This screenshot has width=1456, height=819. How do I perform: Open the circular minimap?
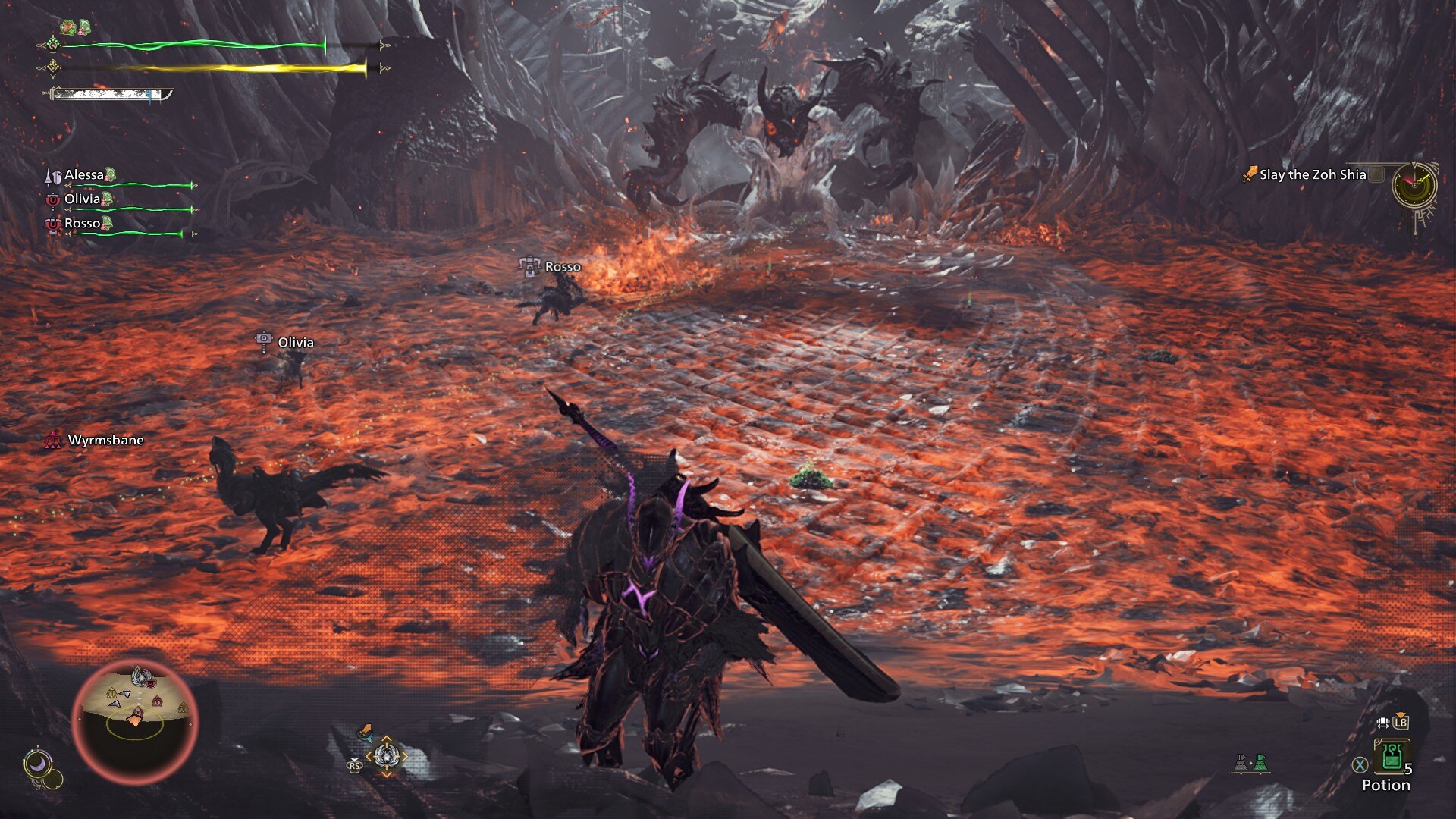pyautogui.click(x=135, y=721)
